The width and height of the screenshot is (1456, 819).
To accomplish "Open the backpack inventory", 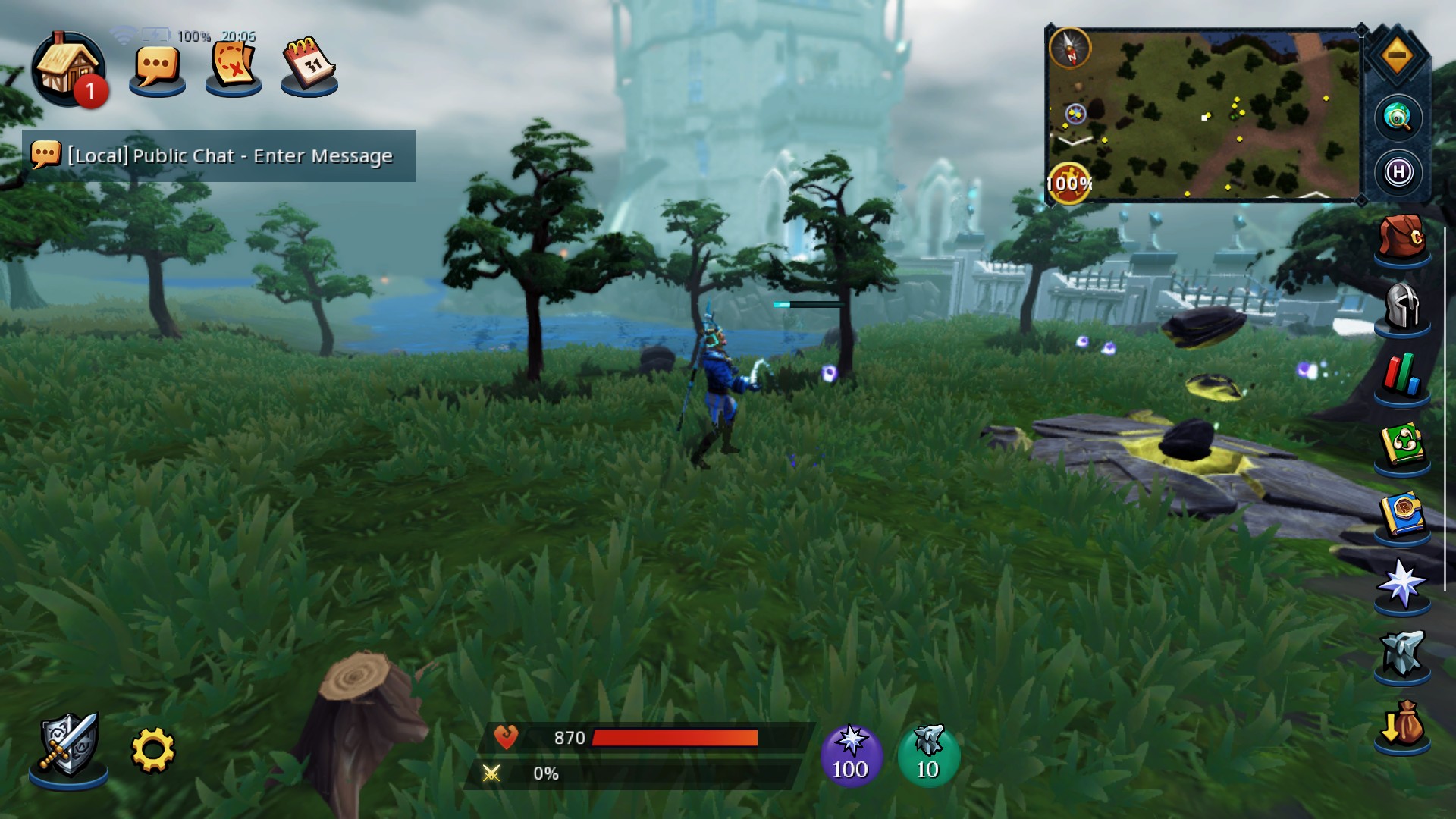I will coord(1402,237).
